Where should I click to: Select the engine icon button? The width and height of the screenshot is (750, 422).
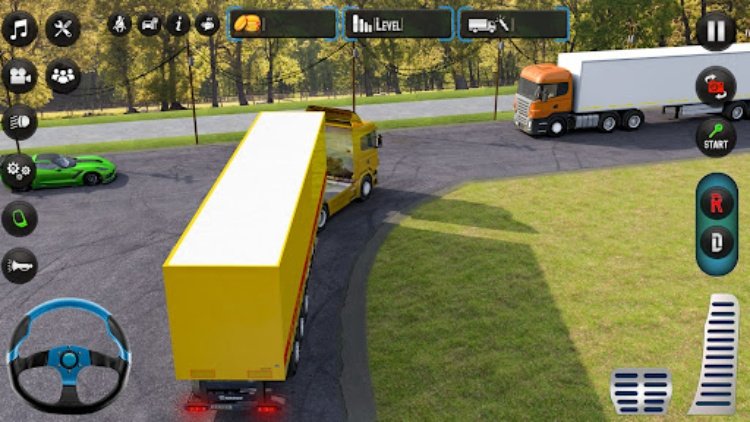pos(208,23)
